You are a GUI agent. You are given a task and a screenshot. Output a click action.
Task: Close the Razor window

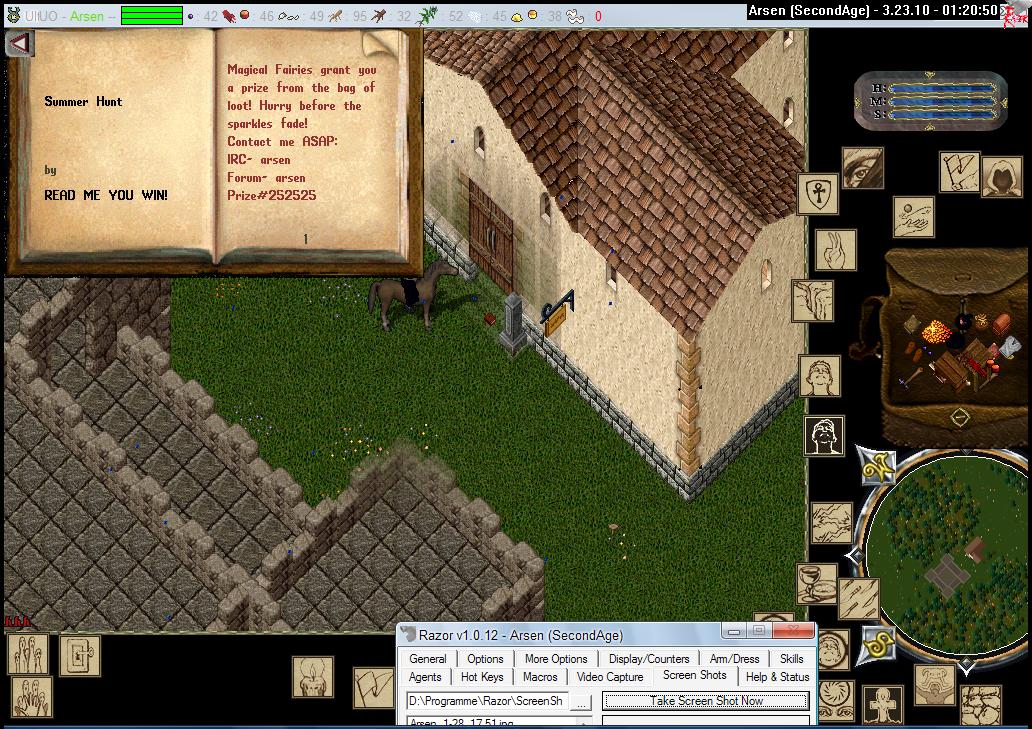click(x=796, y=632)
